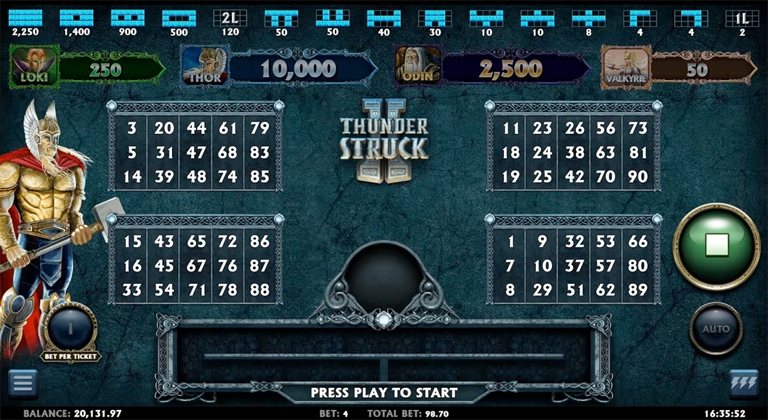Image resolution: width=768 pixels, height=420 pixels.
Task: Toggle the lightning bolt turbo button
Action: pos(744,383)
